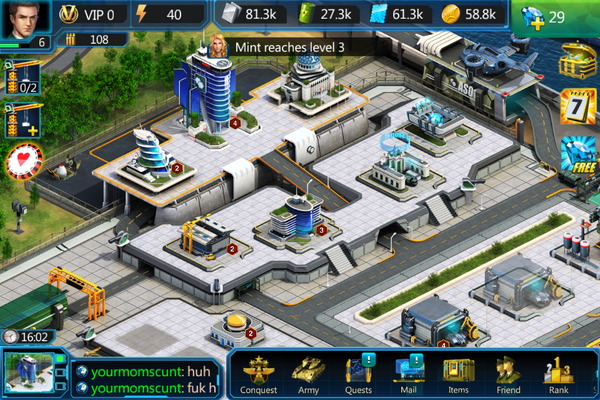
Task: Select the 0/2 builder crane queue
Action: [x=22, y=77]
